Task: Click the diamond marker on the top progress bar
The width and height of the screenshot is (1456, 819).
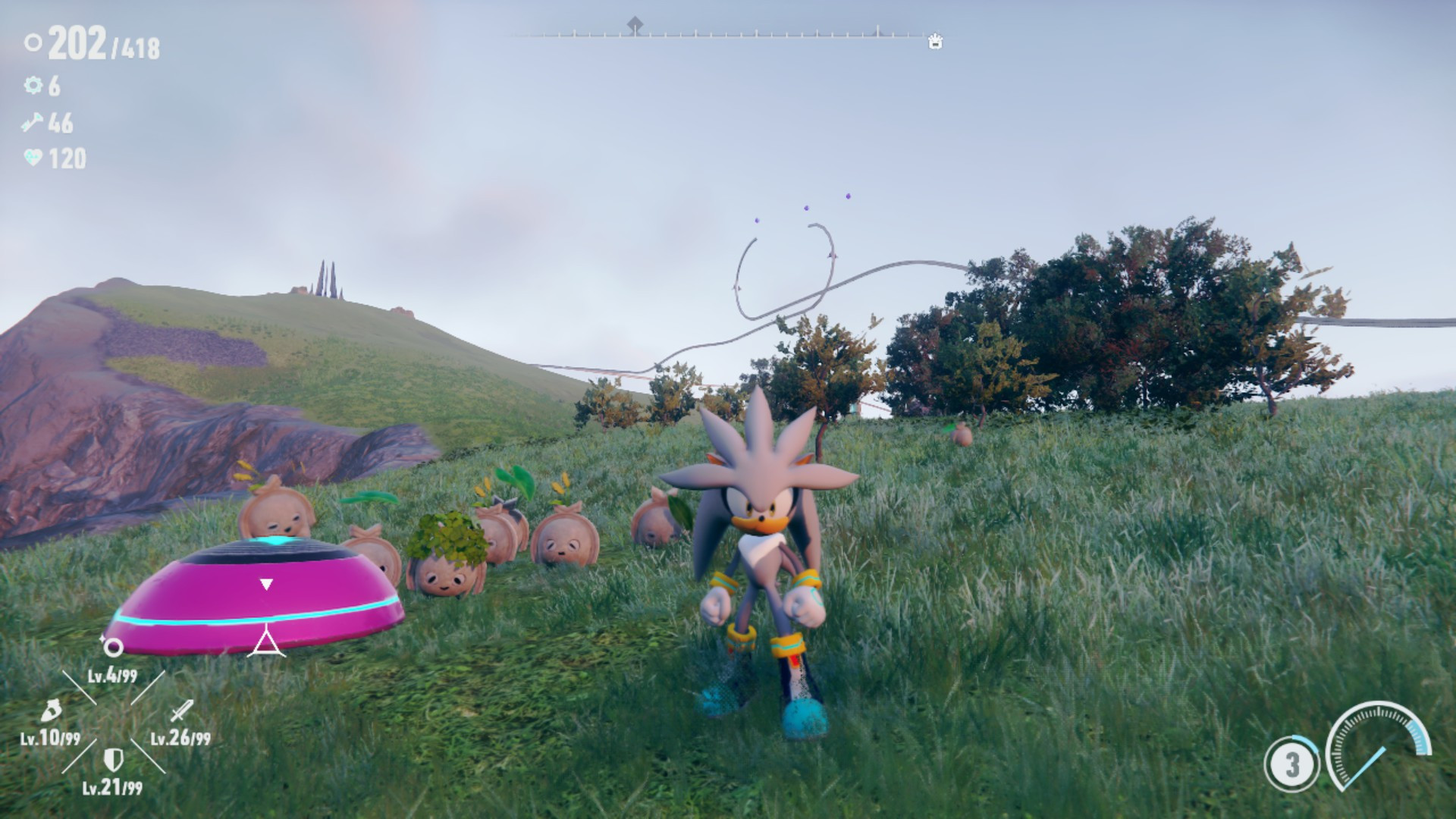Action: coord(635,24)
